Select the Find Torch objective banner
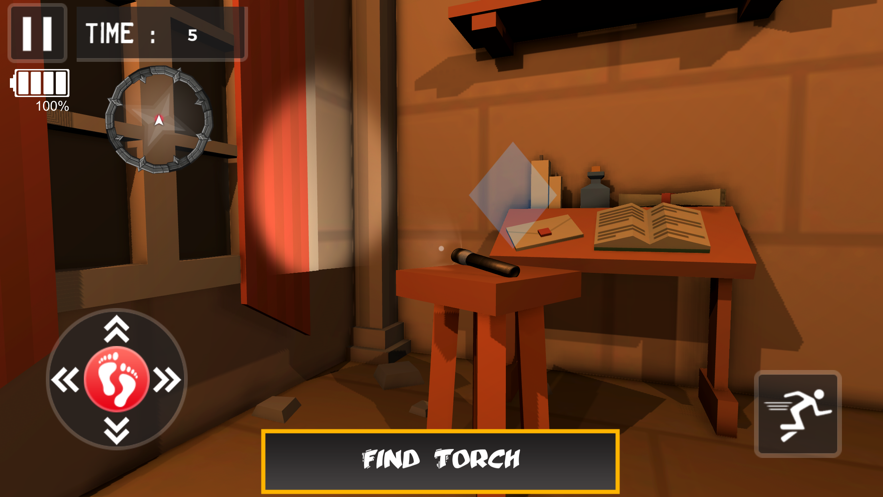 (x=440, y=460)
